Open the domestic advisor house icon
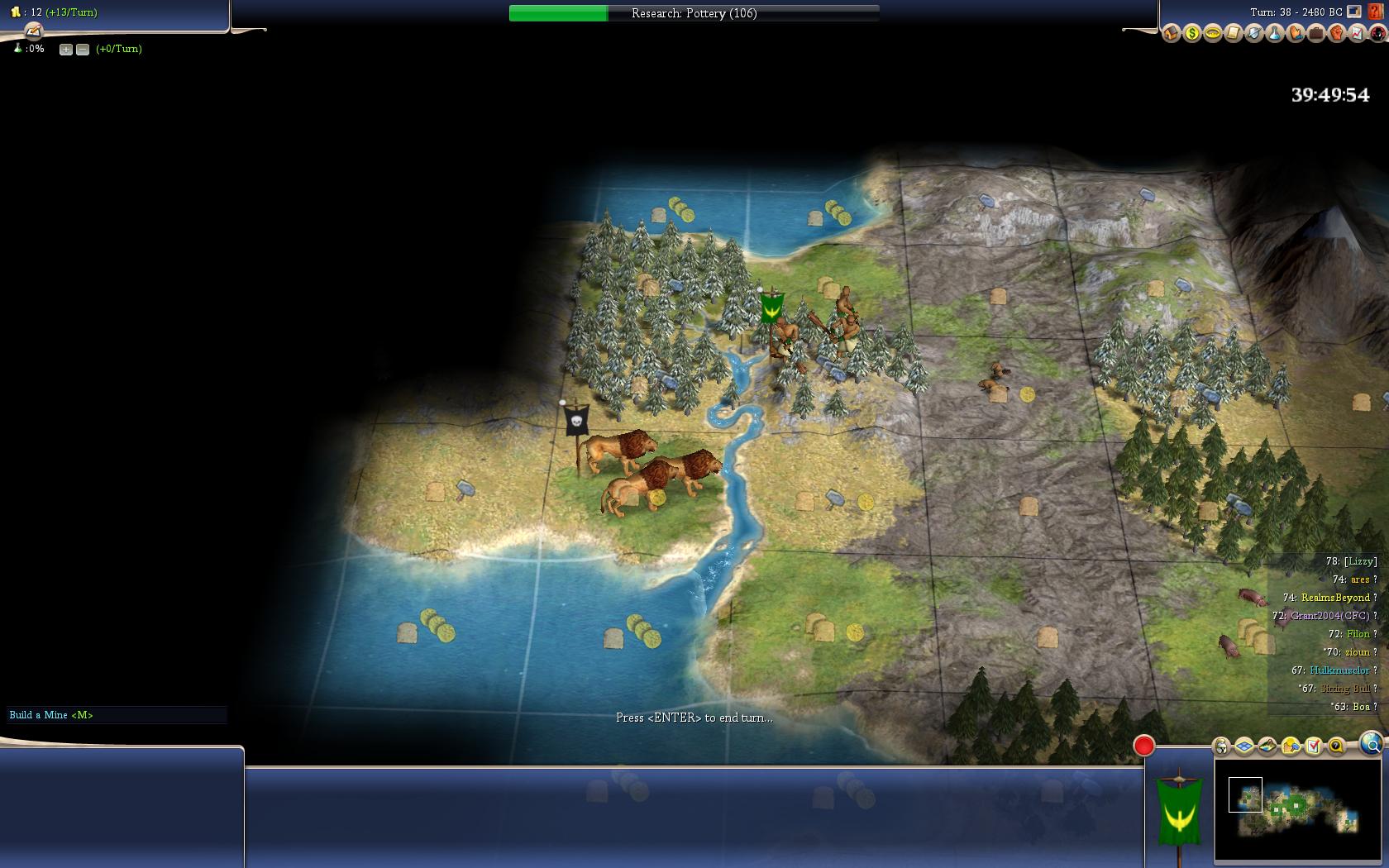Image resolution: width=1389 pixels, height=868 pixels. tap(1171, 34)
